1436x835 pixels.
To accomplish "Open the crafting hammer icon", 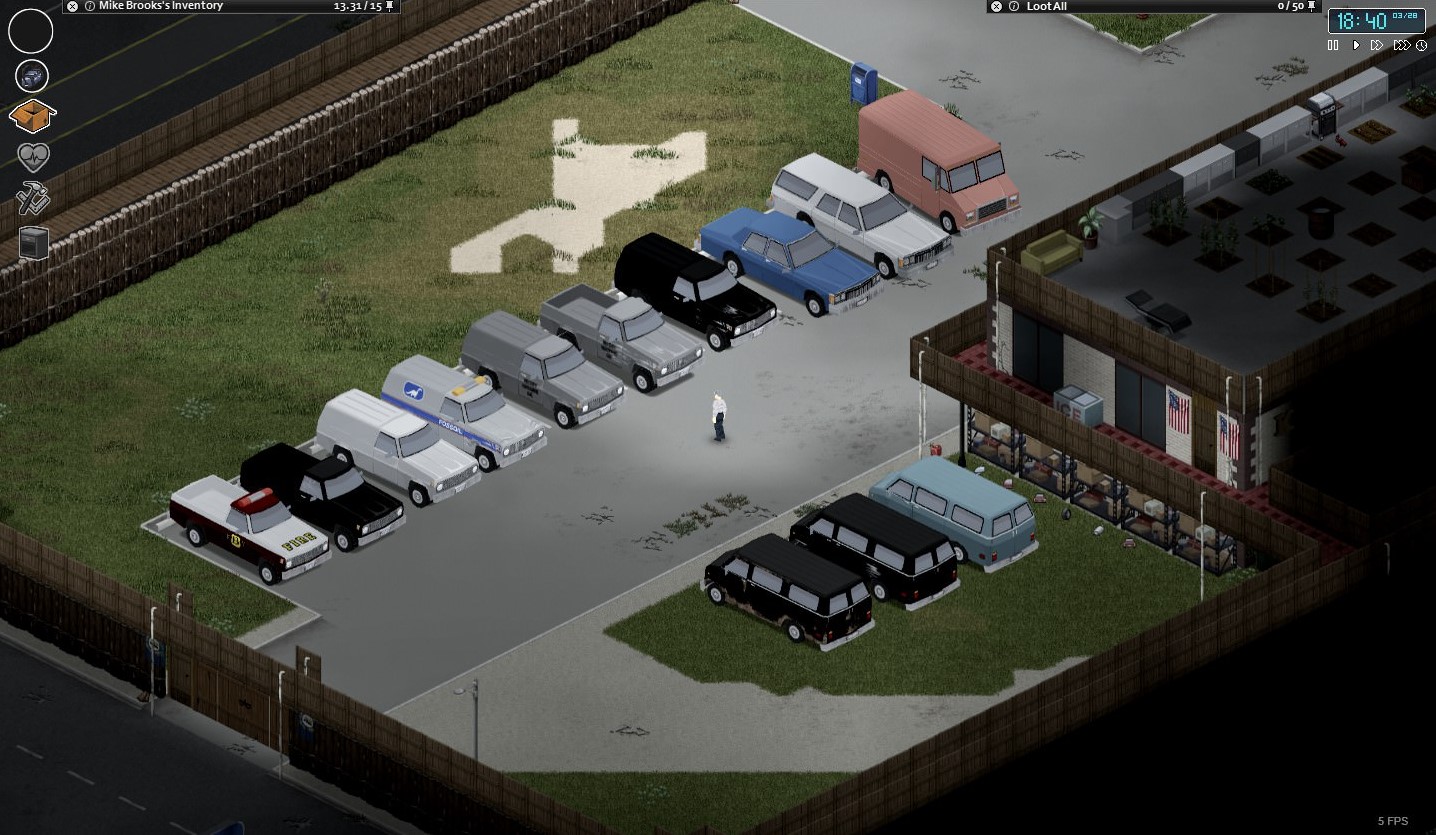I will coord(31,200).
